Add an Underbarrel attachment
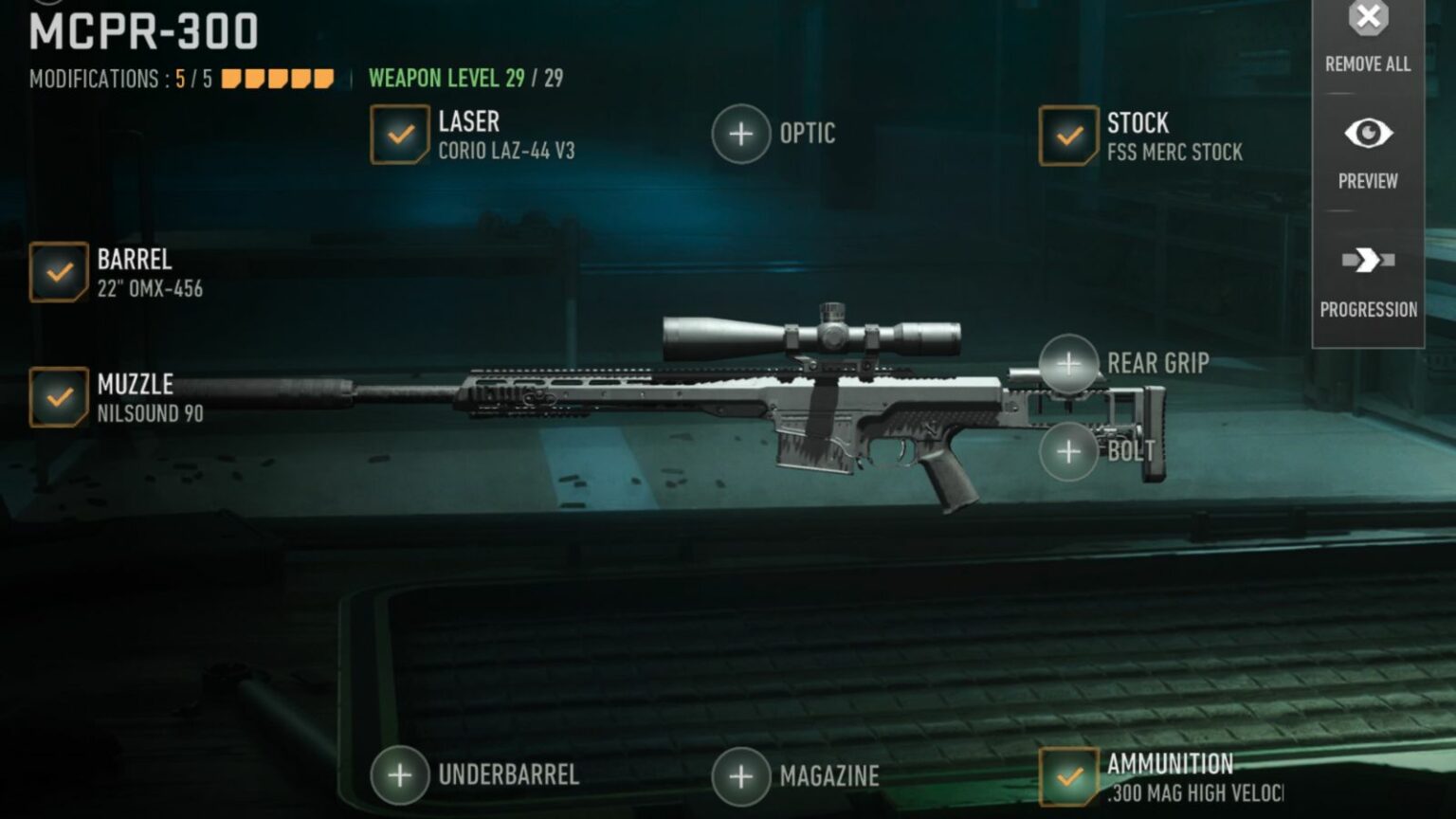 (x=399, y=774)
